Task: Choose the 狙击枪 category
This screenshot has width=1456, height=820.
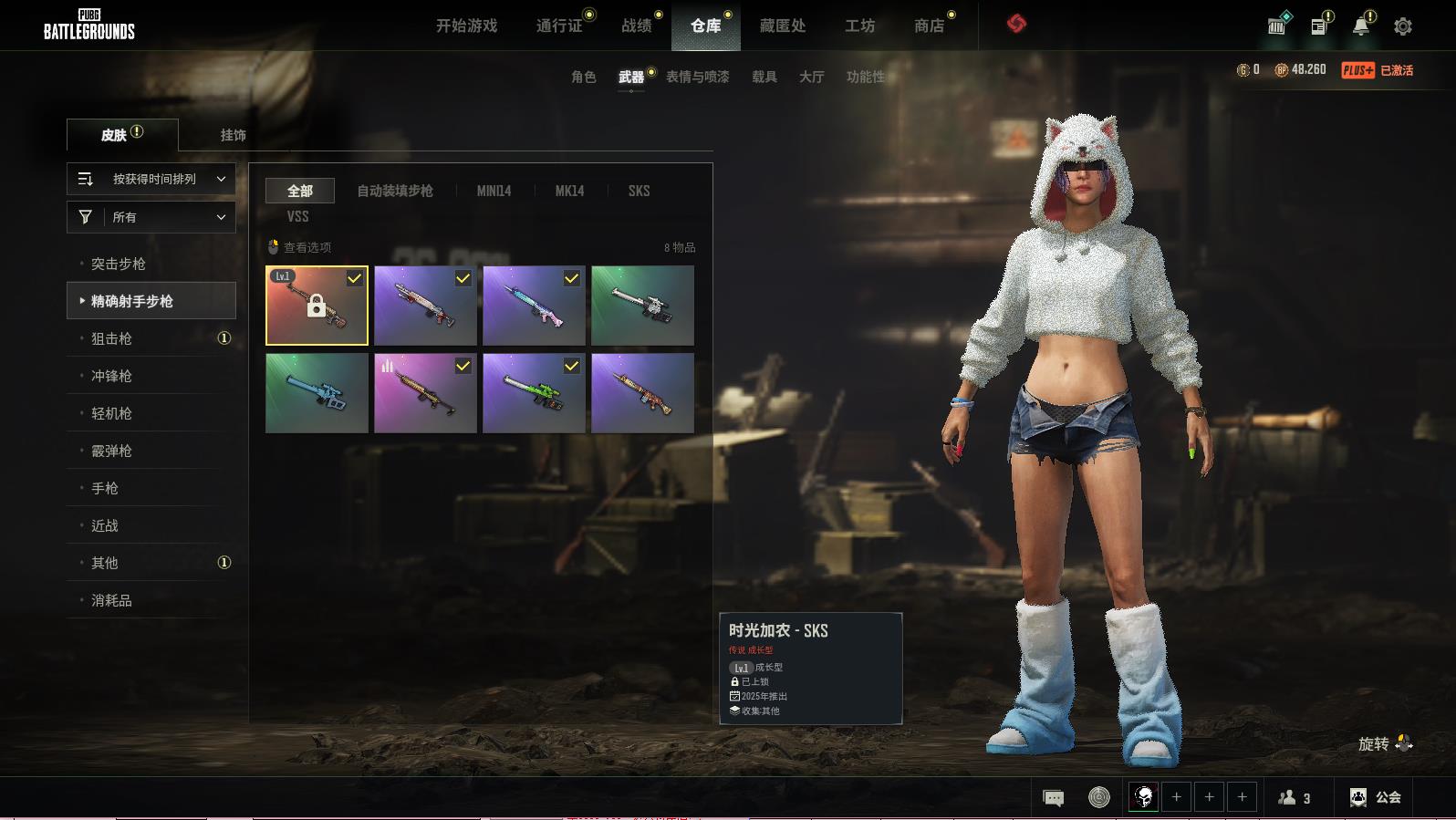Action: [111, 338]
